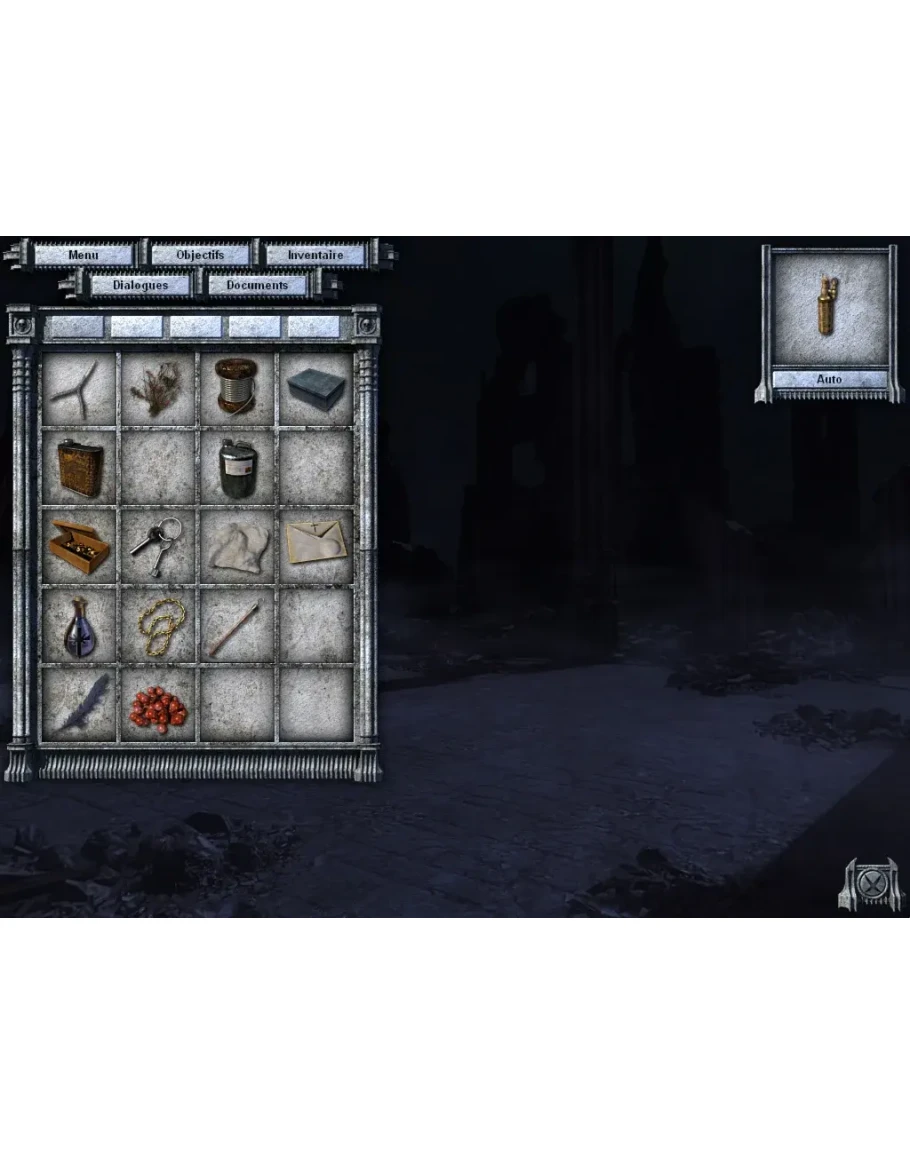Open the Dialogues log
Screen dimensions: 910x1155
[x=140, y=285]
